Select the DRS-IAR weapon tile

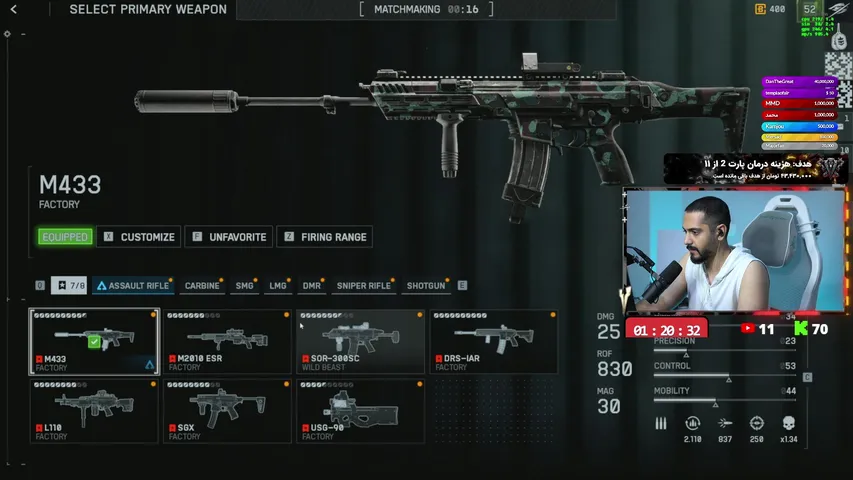[494, 341]
